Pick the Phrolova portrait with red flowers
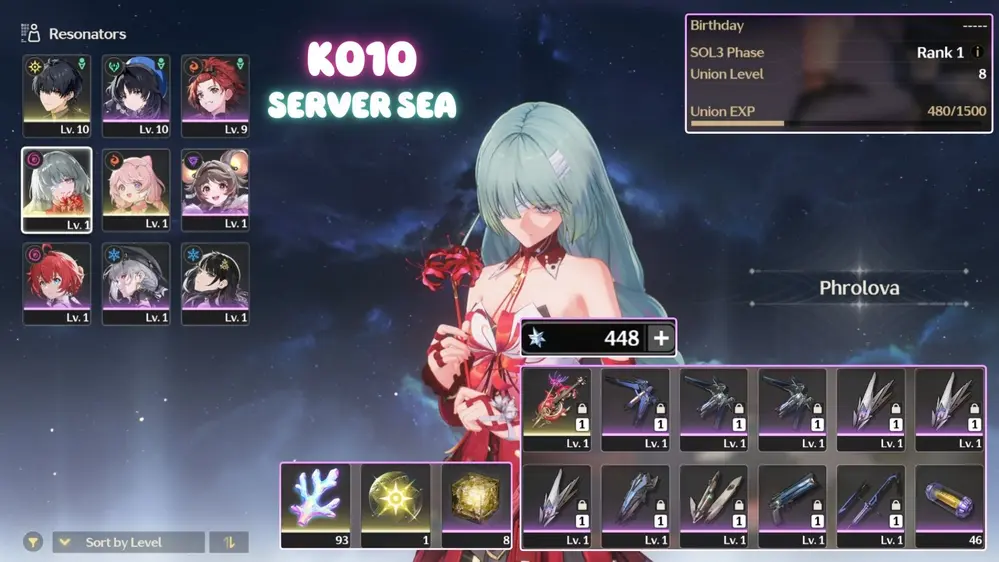999x562 pixels. click(x=57, y=190)
